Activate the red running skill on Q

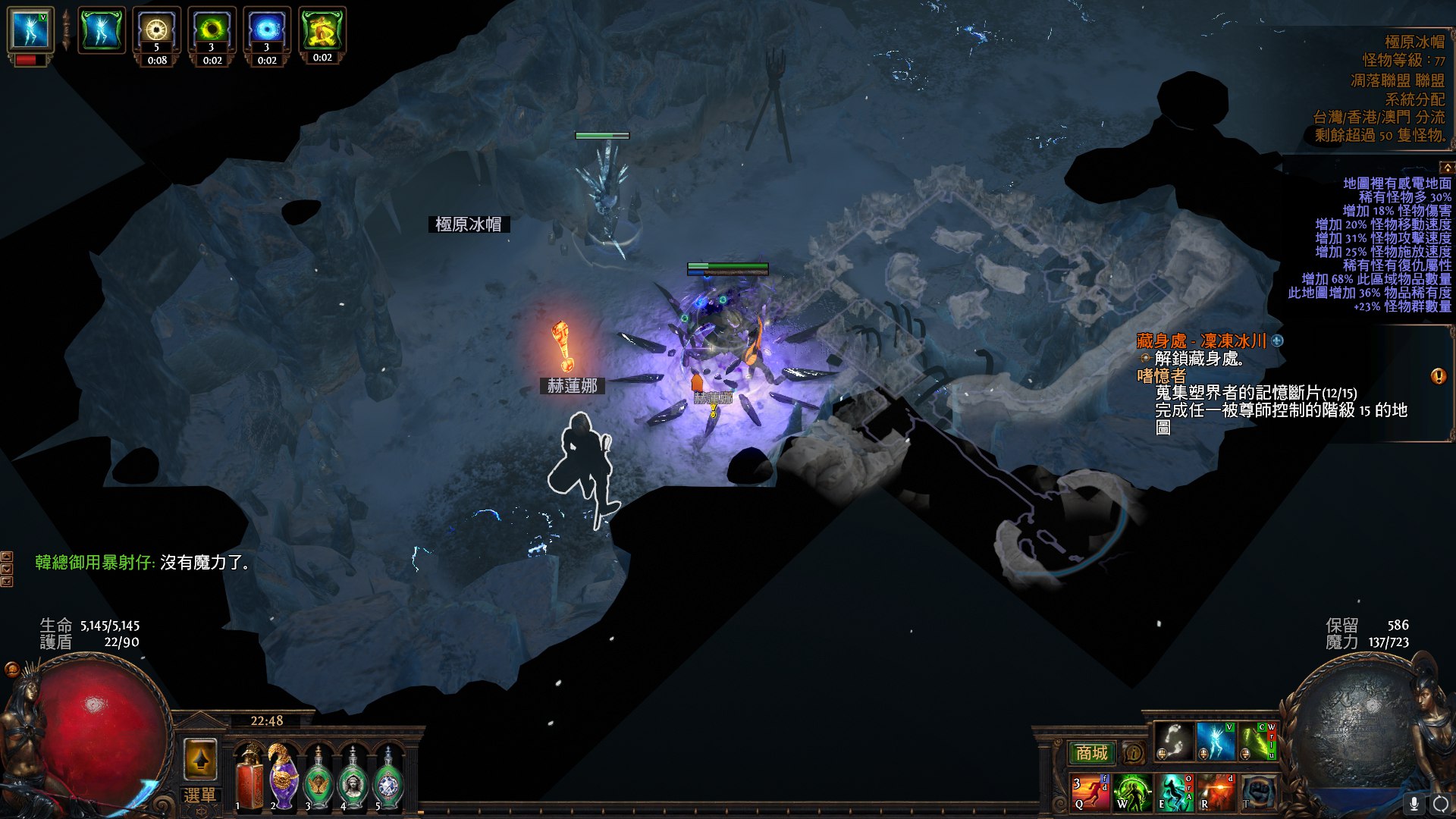click(x=1090, y=792)
